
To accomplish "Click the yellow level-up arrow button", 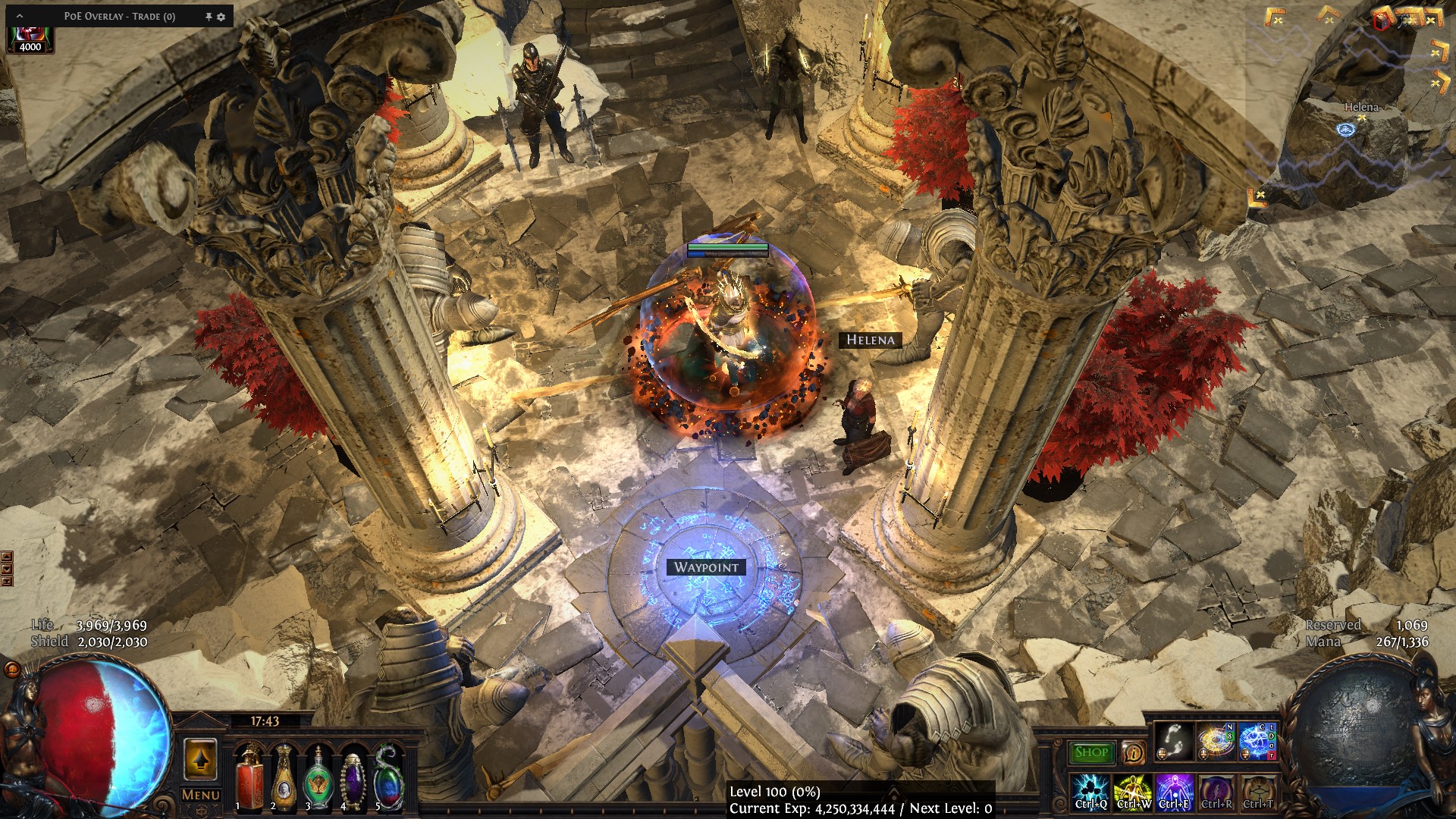I will pos(201,758).
